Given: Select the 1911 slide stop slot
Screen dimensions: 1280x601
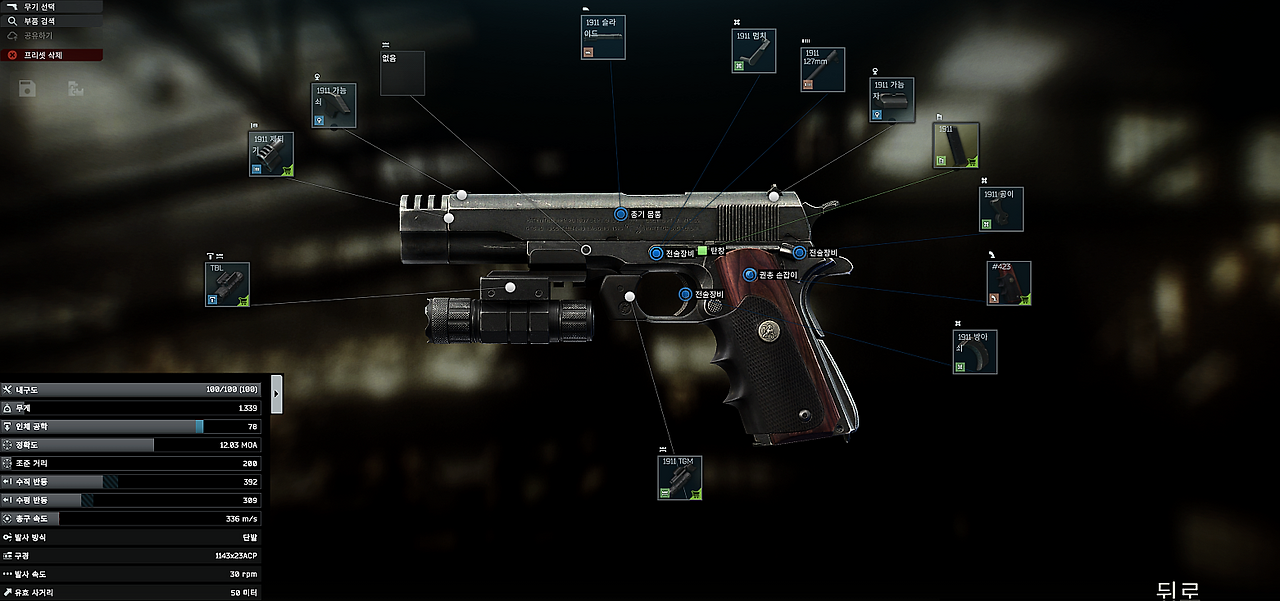Looking at the screenshot, I should pyautogui.click(x=754, y=51).
